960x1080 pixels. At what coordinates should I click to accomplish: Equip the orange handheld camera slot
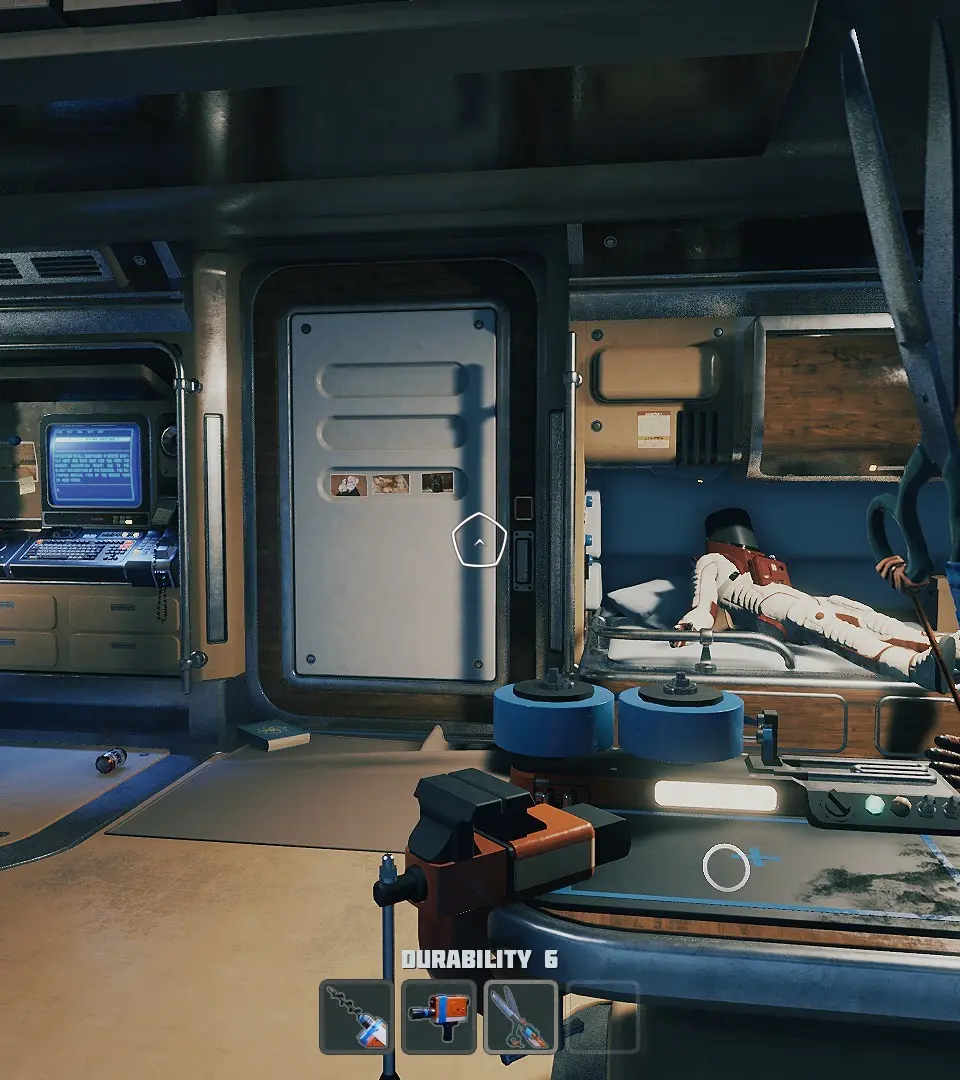pyautogui.click(x=438, y=1017)
